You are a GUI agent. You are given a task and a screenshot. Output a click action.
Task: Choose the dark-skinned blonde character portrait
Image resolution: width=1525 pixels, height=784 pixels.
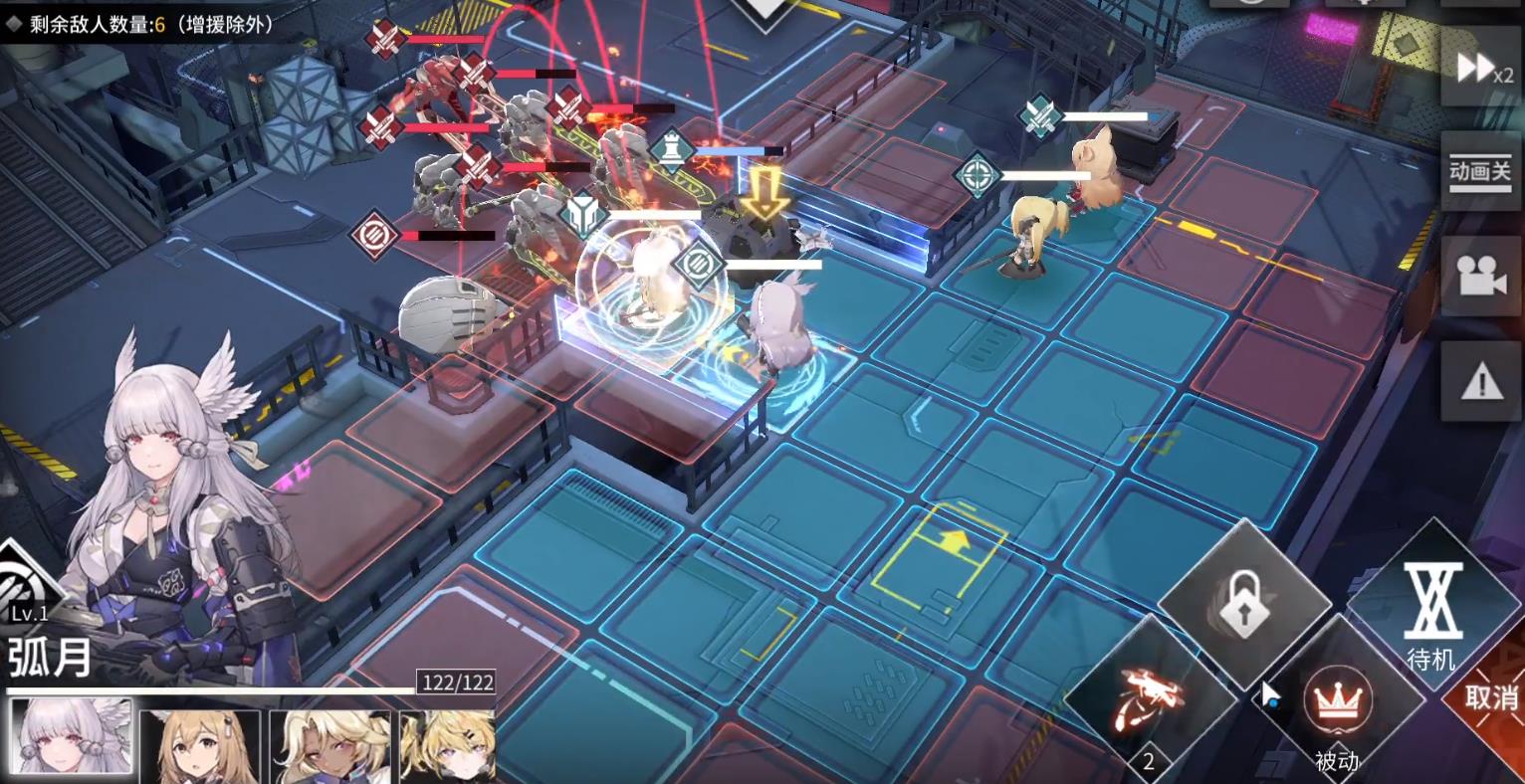330,744
